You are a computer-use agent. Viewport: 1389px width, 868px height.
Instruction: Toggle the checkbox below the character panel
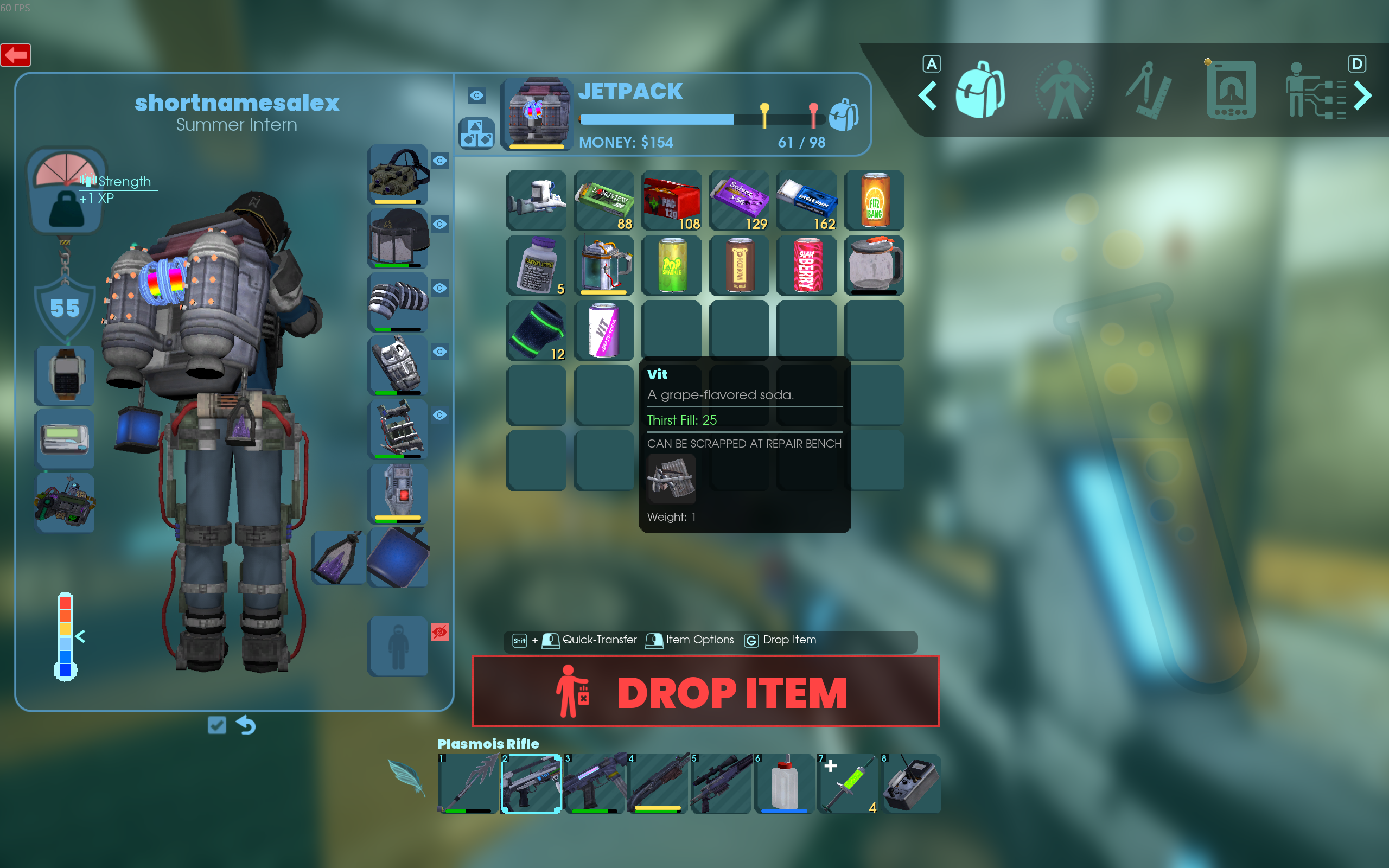tap(216, 725)
